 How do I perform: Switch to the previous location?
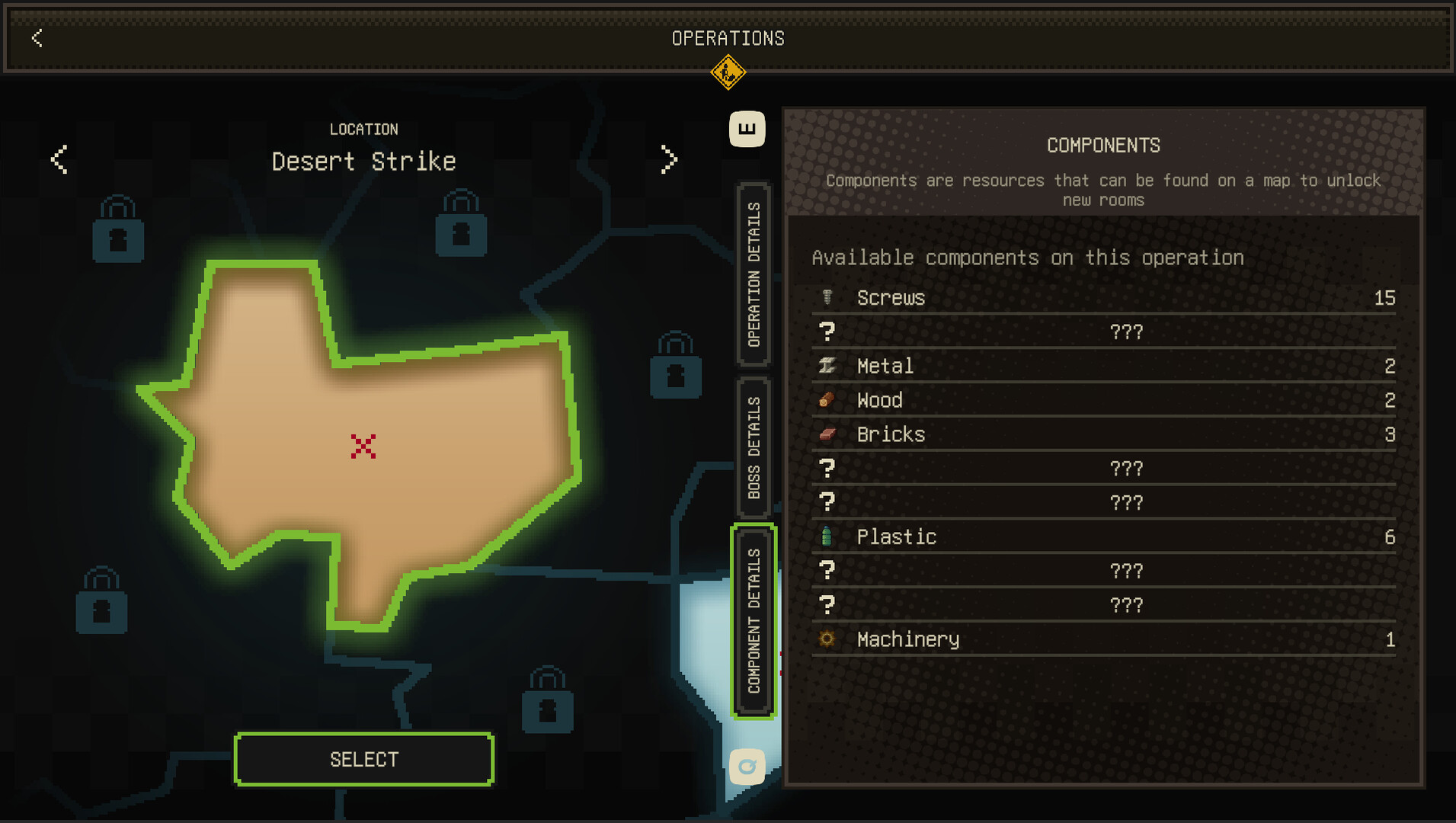click(x=59, y=159)
